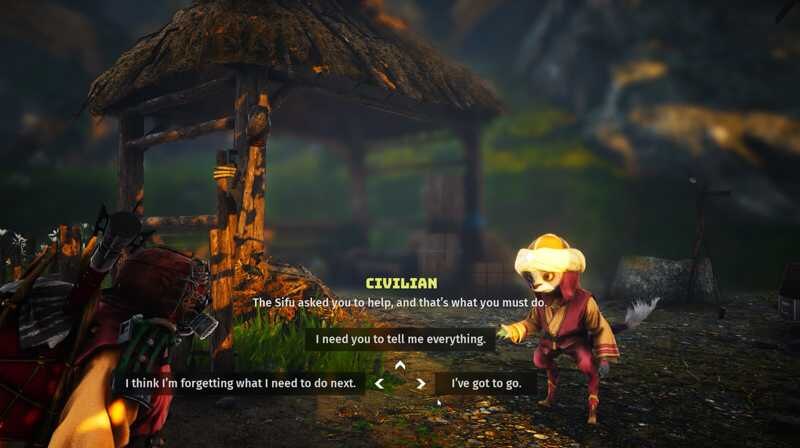The image size is (800, 448).
Task: Choose "I need you to tell me everything."
Action: [400, 339]
